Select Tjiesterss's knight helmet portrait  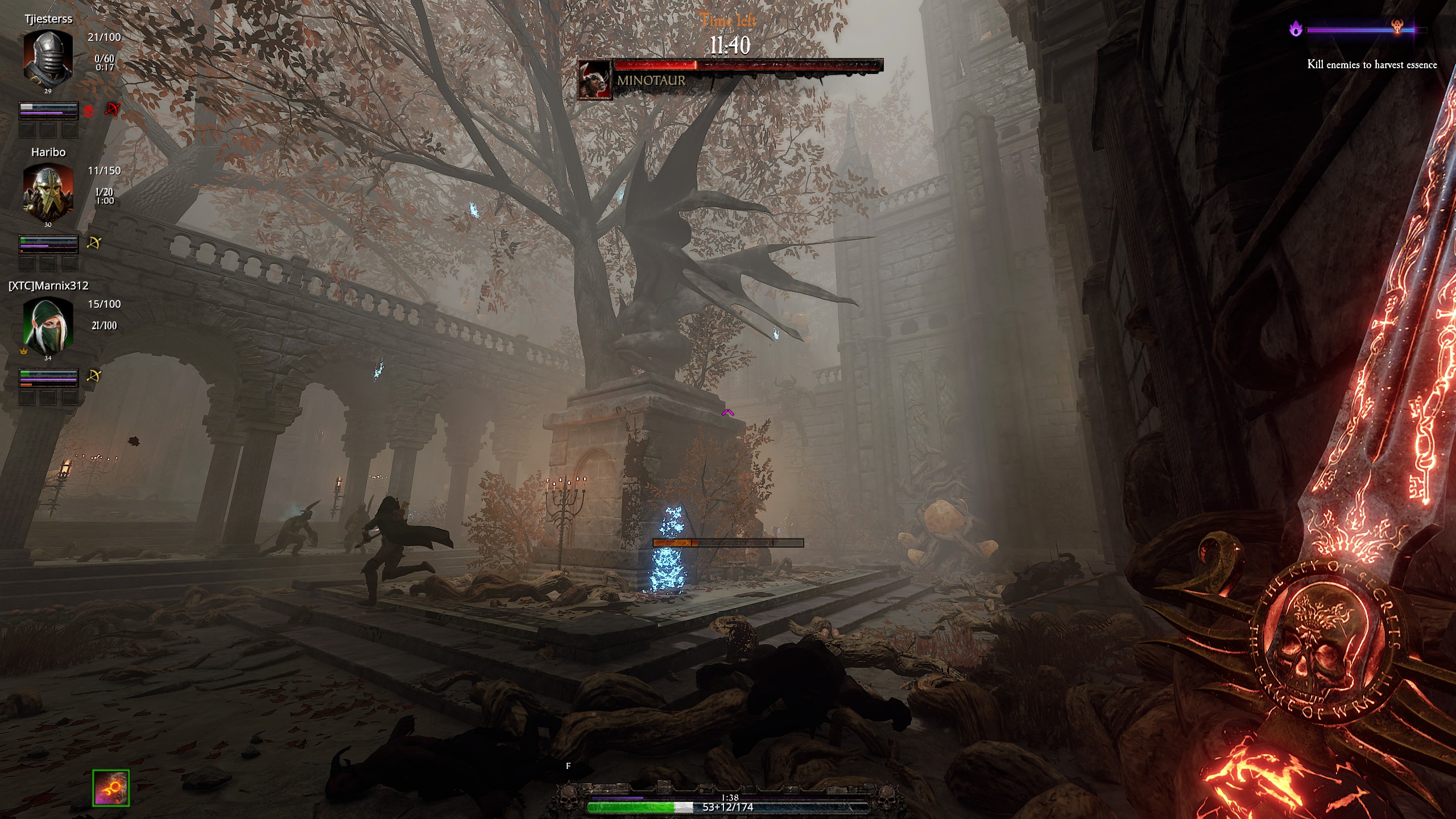[x=48, y=58]
